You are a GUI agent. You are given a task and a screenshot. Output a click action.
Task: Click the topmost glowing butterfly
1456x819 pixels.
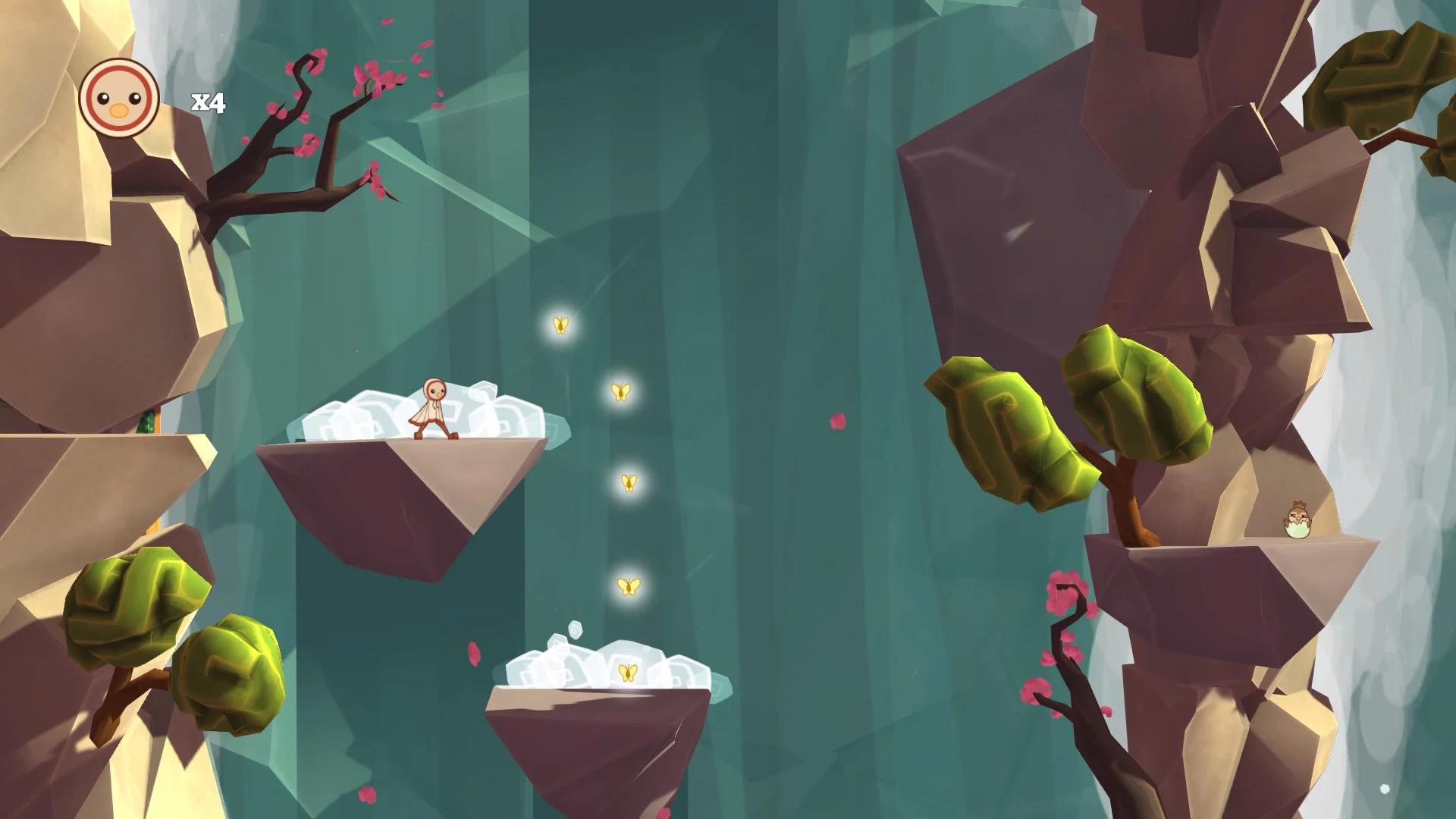tap(561, 325)
